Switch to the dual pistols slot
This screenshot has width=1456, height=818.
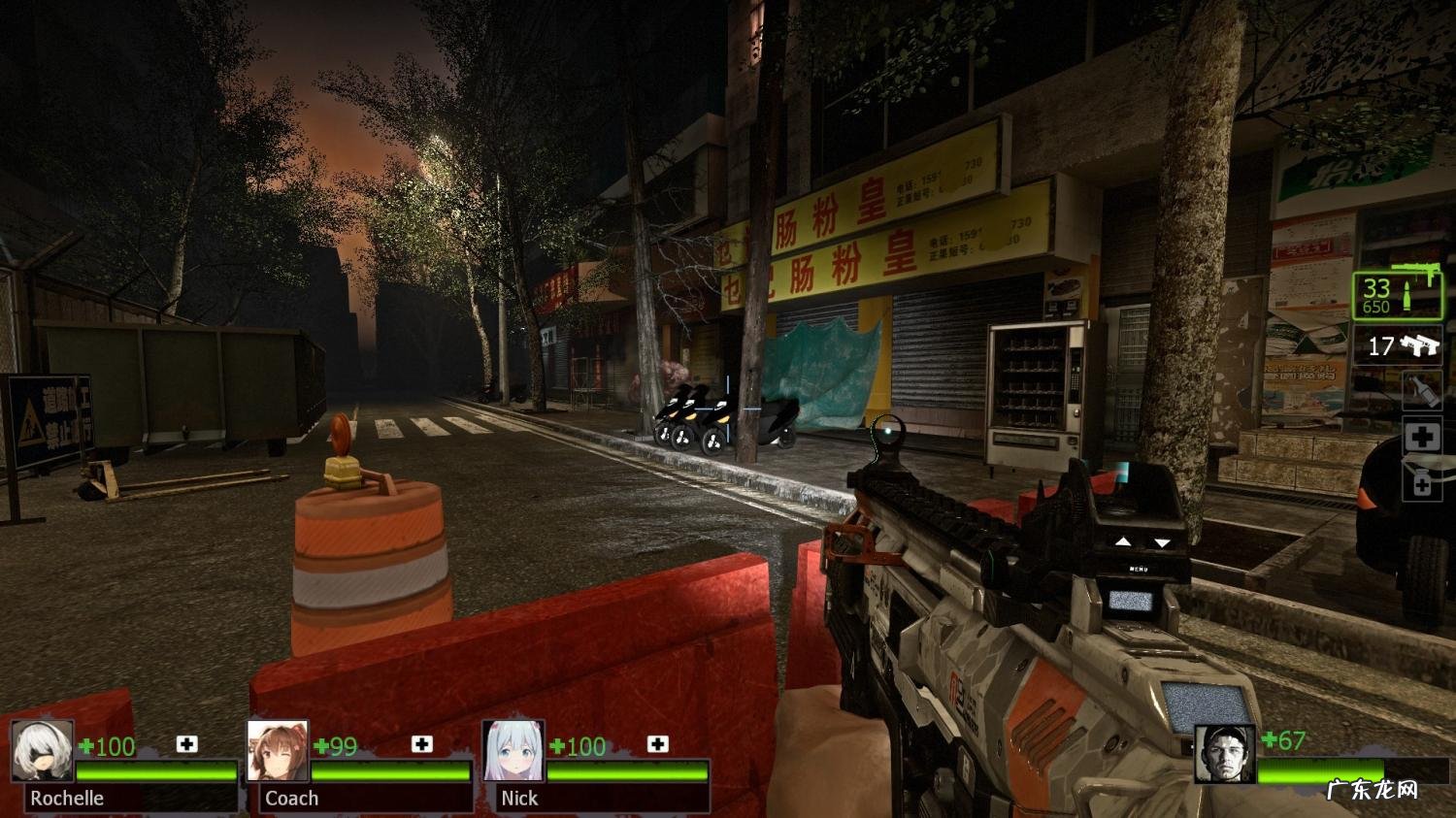(x=1397, y=345)
